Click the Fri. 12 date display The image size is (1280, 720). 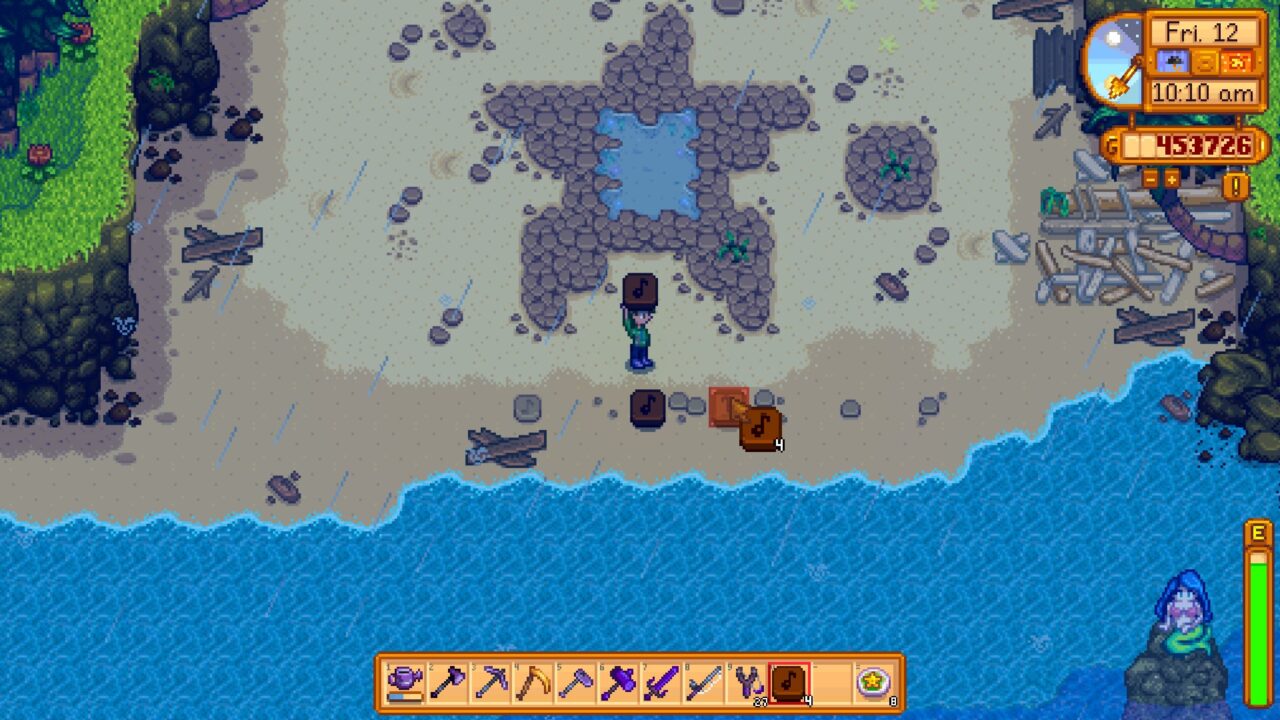1202,32
